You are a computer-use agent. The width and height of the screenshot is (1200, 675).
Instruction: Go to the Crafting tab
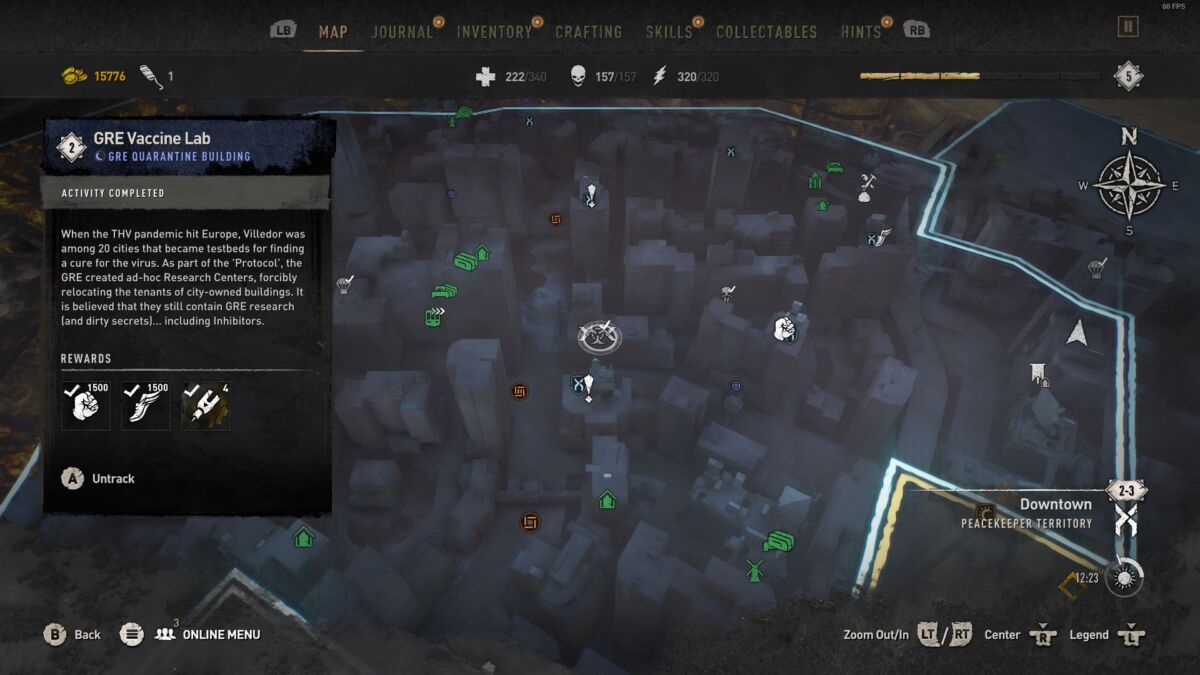pos(589,32)
